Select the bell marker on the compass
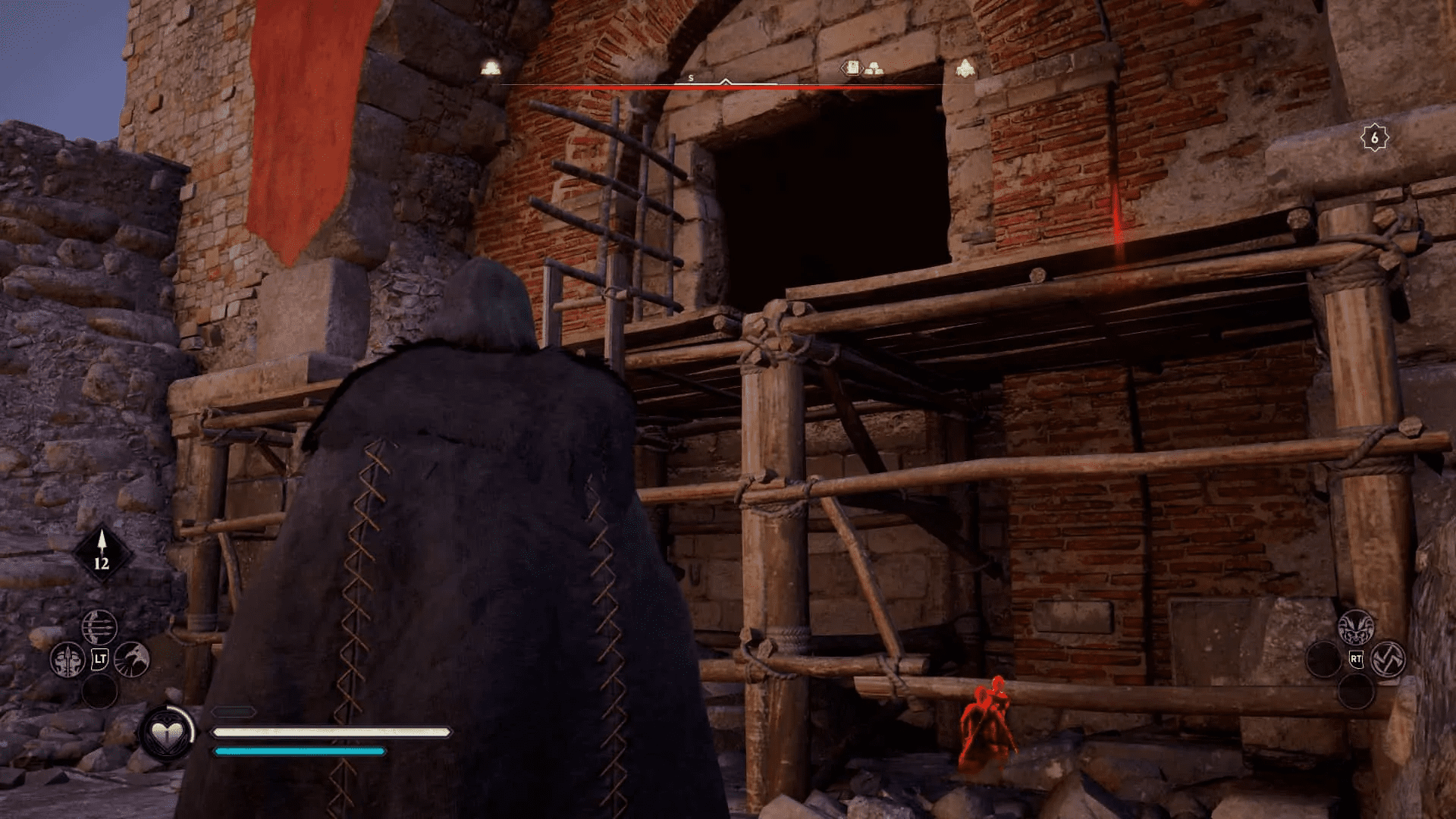This screenshot has height=819, width=1456. tap(489, 67)
